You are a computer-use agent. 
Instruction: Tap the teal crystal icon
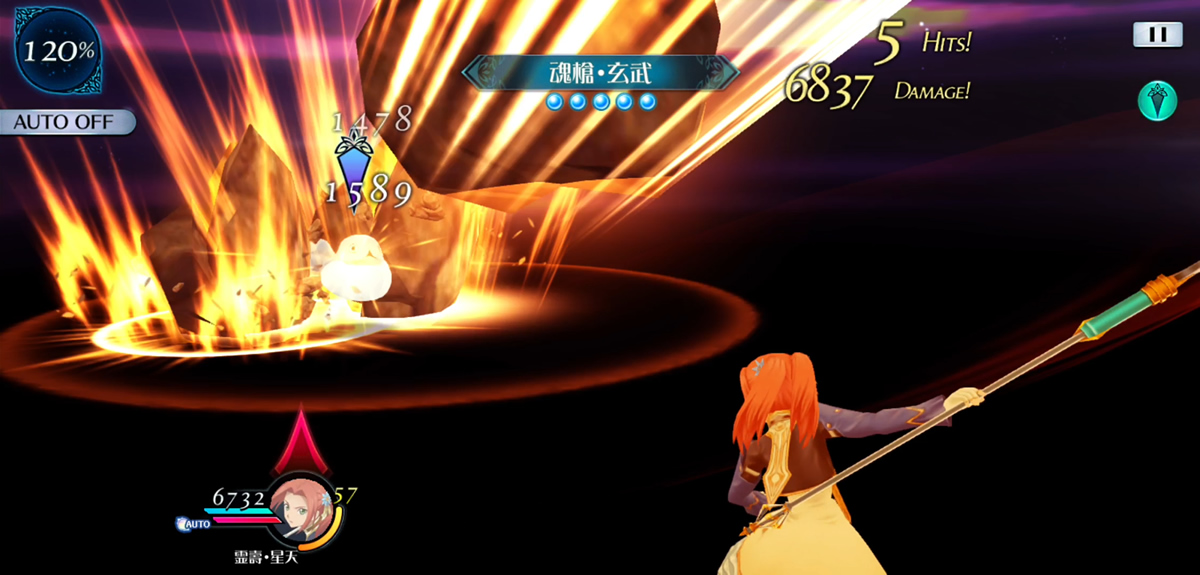[x=1156, y=101]
